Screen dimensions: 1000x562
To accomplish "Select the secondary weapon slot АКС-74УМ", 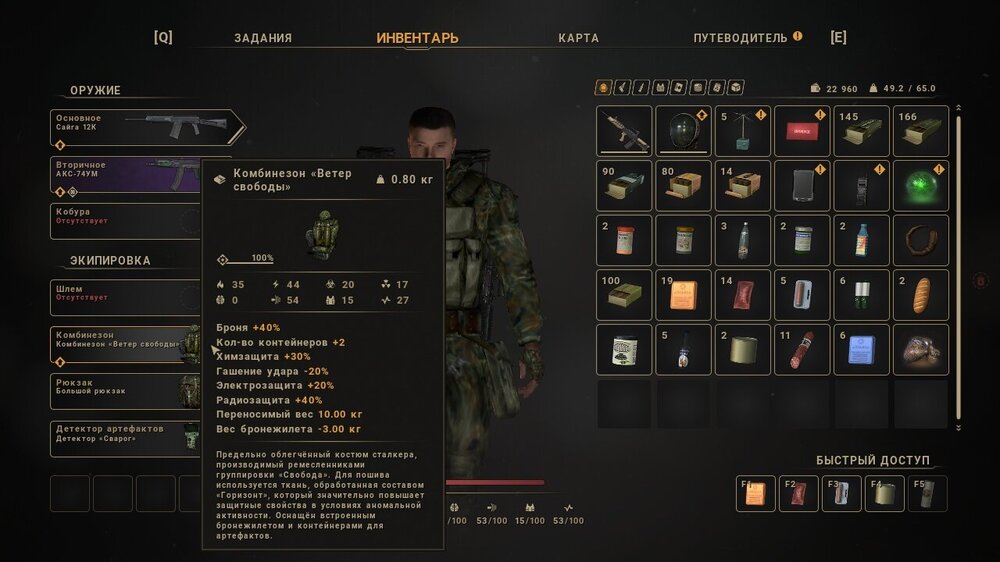I will point(125,173).
